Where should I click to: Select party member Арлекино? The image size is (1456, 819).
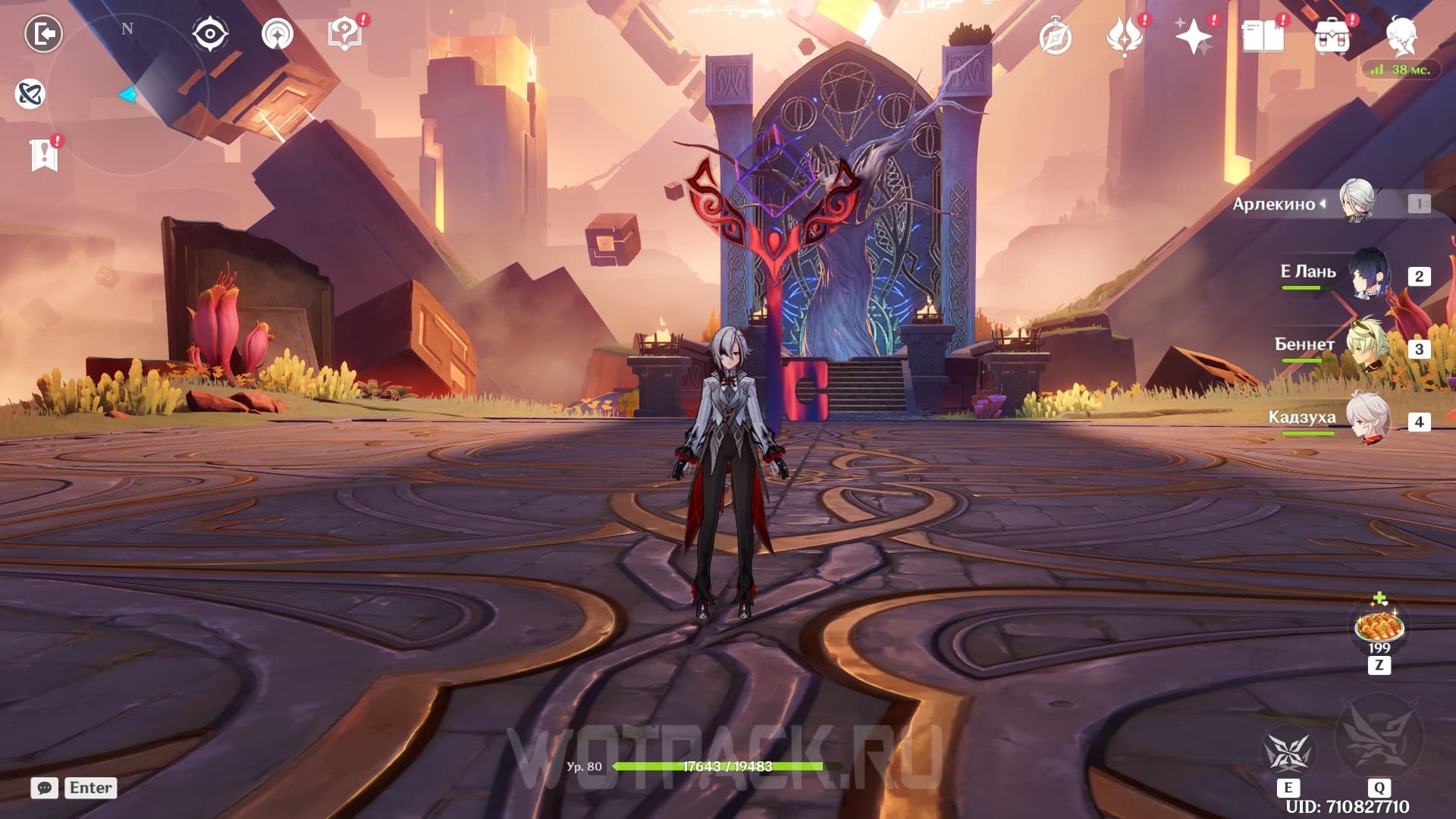[x=1356, y=202]
